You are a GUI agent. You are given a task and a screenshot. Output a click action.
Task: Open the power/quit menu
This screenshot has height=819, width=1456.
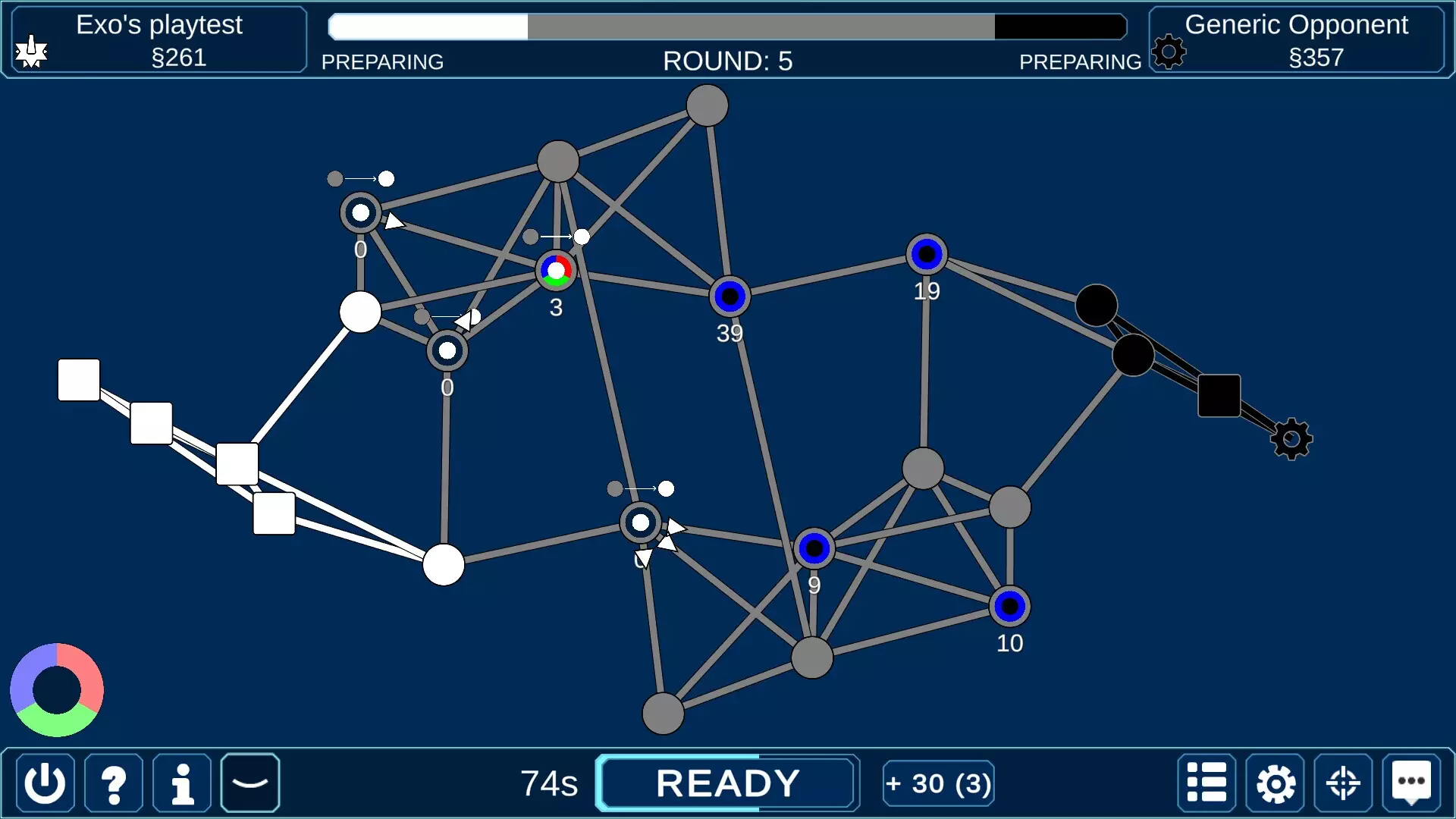coord(45,783)
